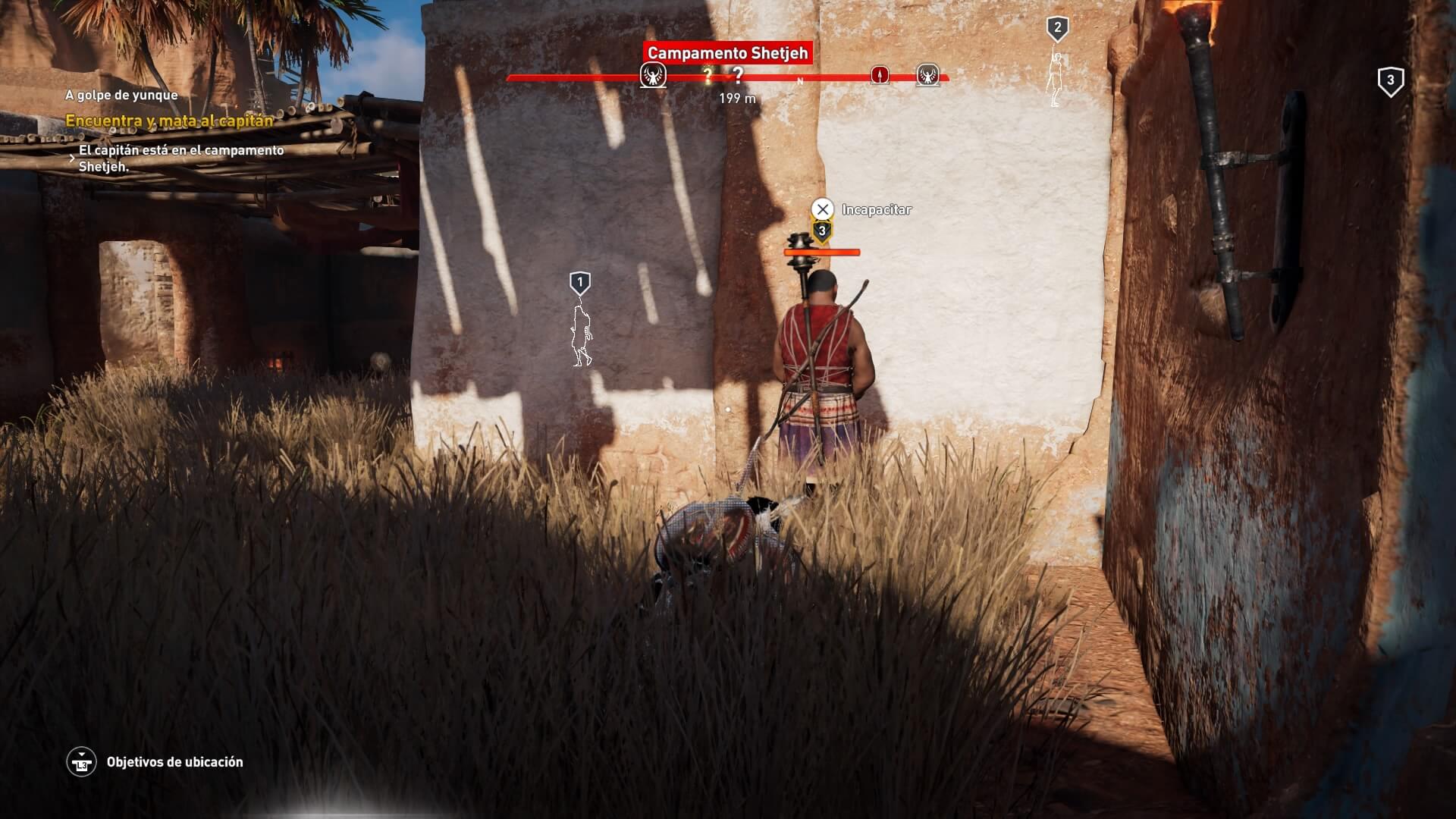Open the Objetivos de ubicación icon

coord(81,762)
